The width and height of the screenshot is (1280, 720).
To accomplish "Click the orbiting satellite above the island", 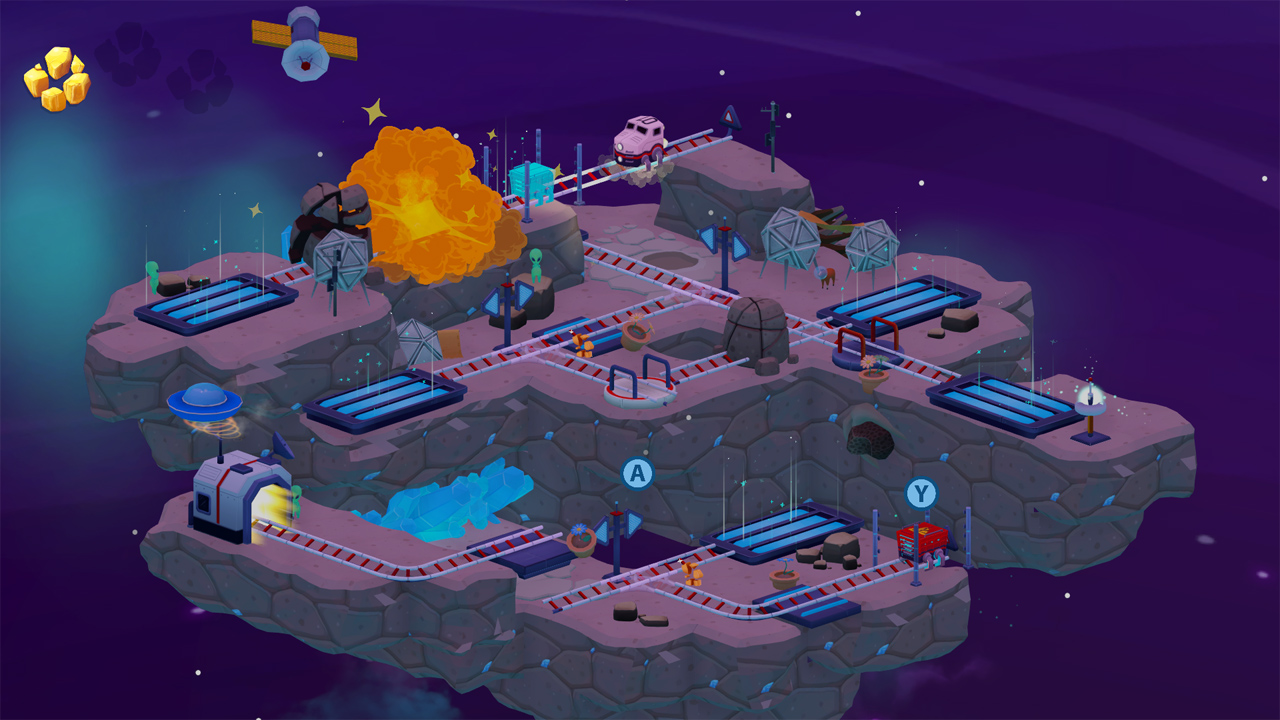I will pos(300,45).
